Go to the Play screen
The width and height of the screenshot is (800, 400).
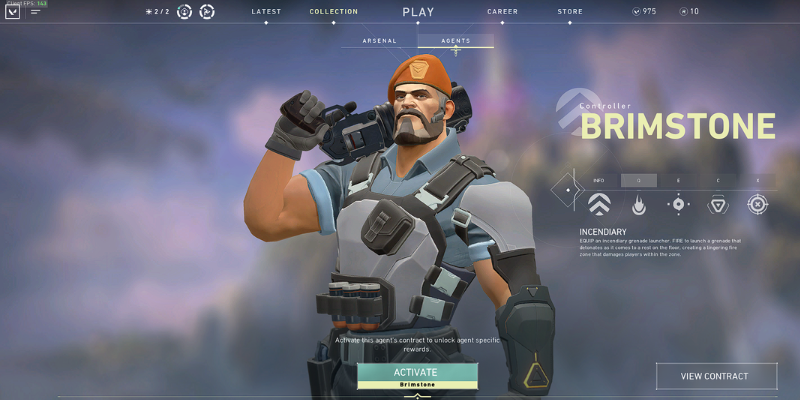pos(418,12)
